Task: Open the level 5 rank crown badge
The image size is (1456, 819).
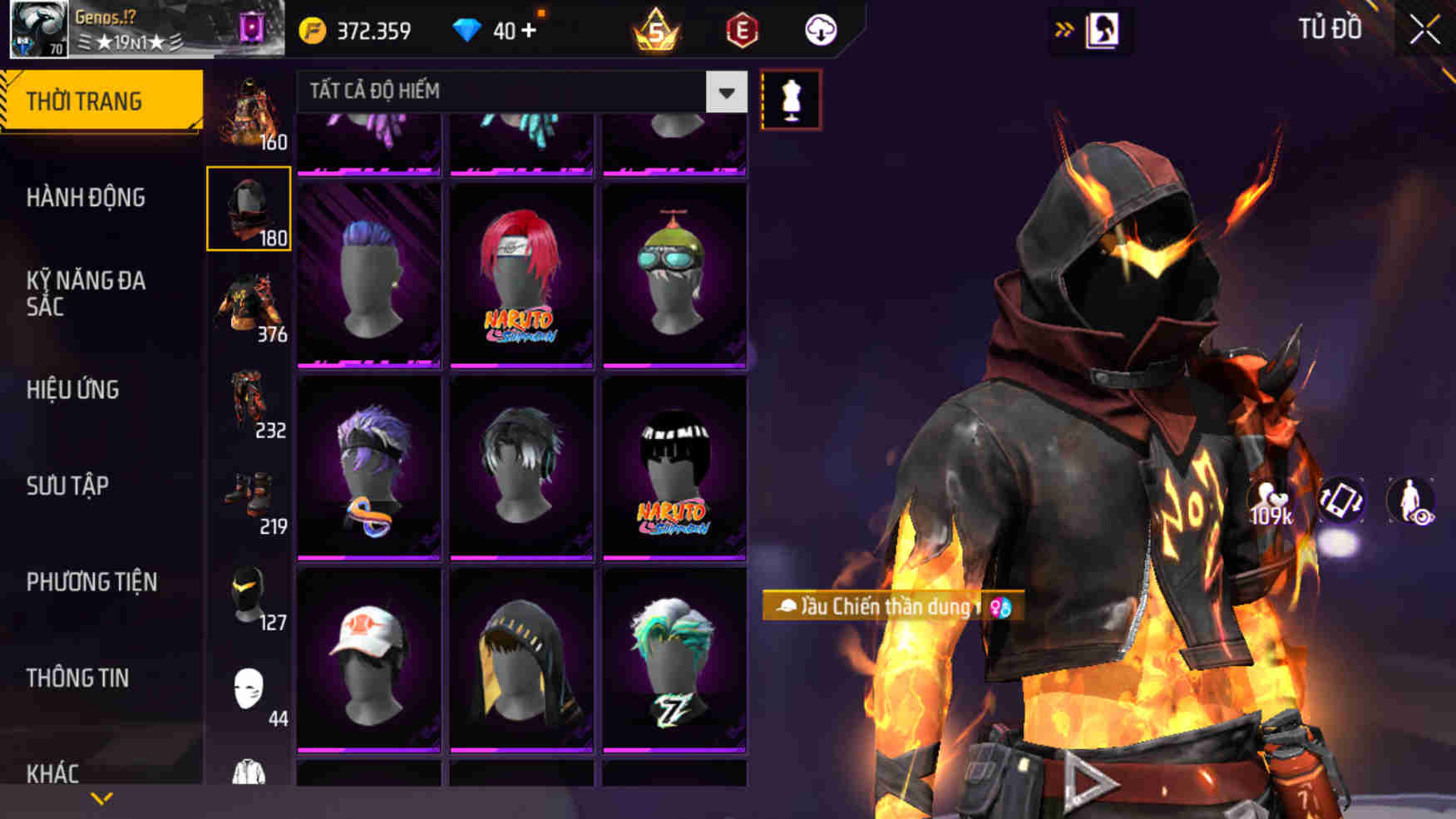Action: (656, 30)
